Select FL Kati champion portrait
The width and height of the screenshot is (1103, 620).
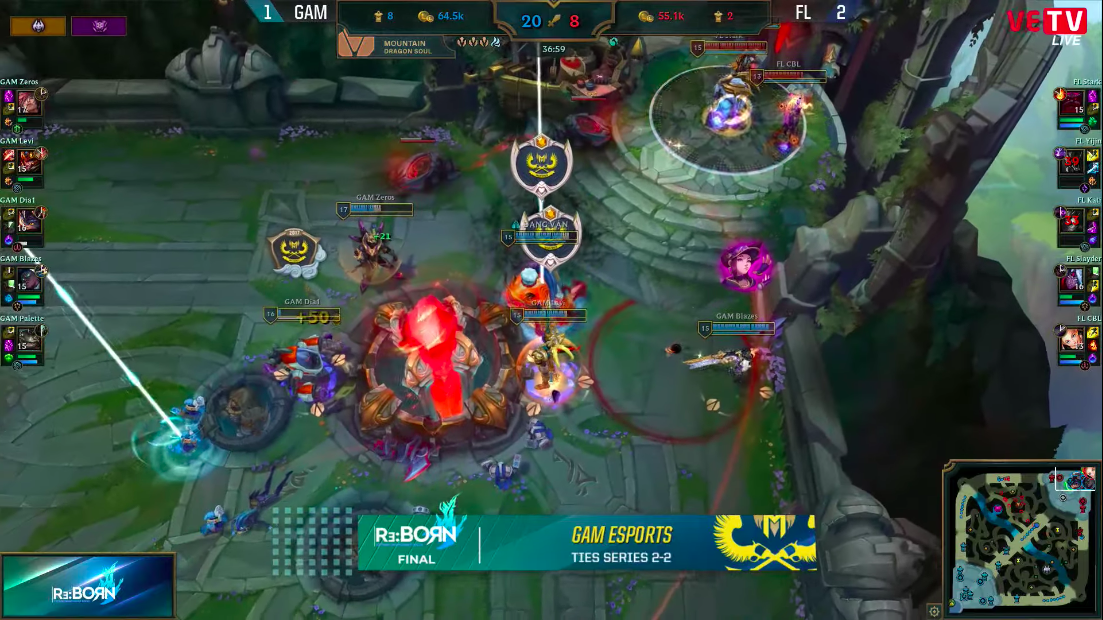coord(1073,222)
